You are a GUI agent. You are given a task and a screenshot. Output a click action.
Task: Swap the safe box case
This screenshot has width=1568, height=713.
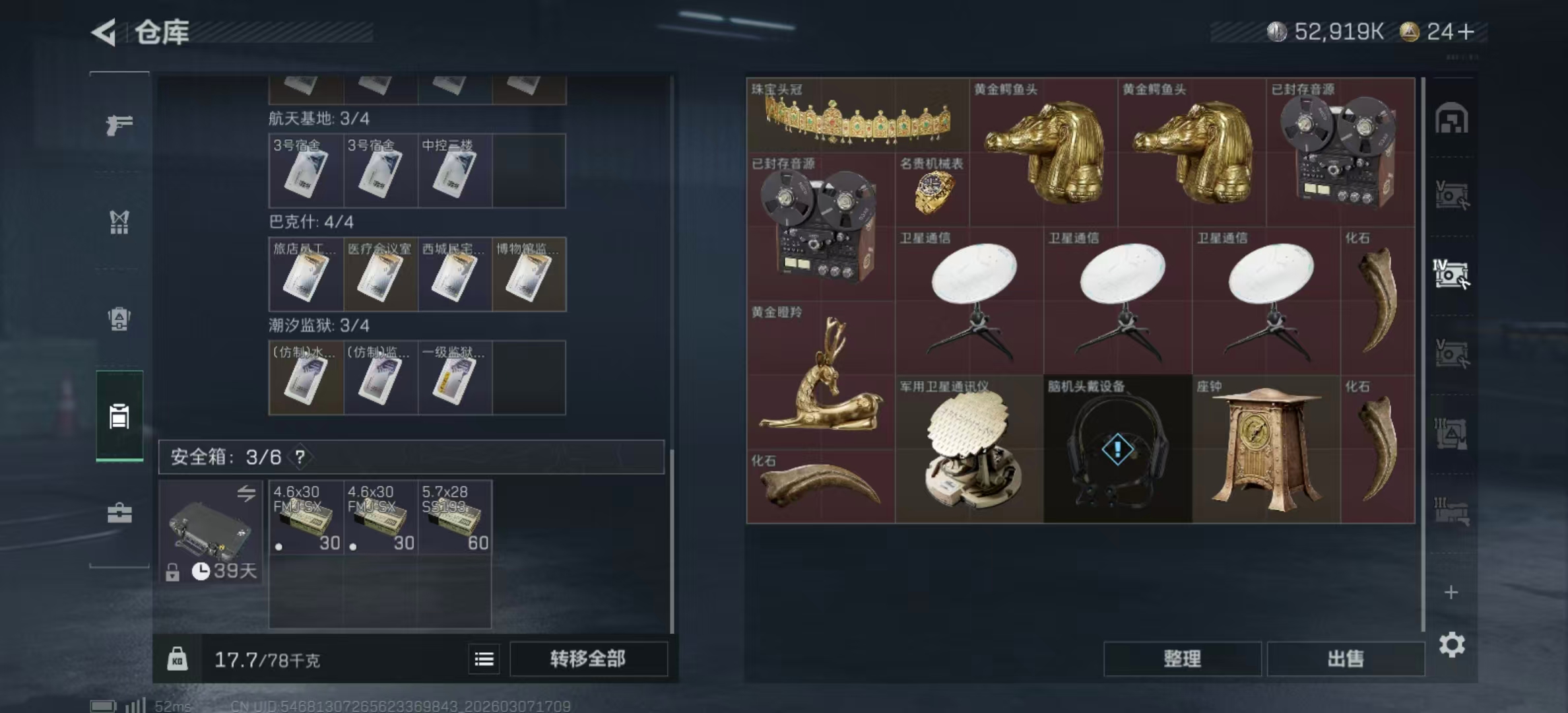click(246, 493)
